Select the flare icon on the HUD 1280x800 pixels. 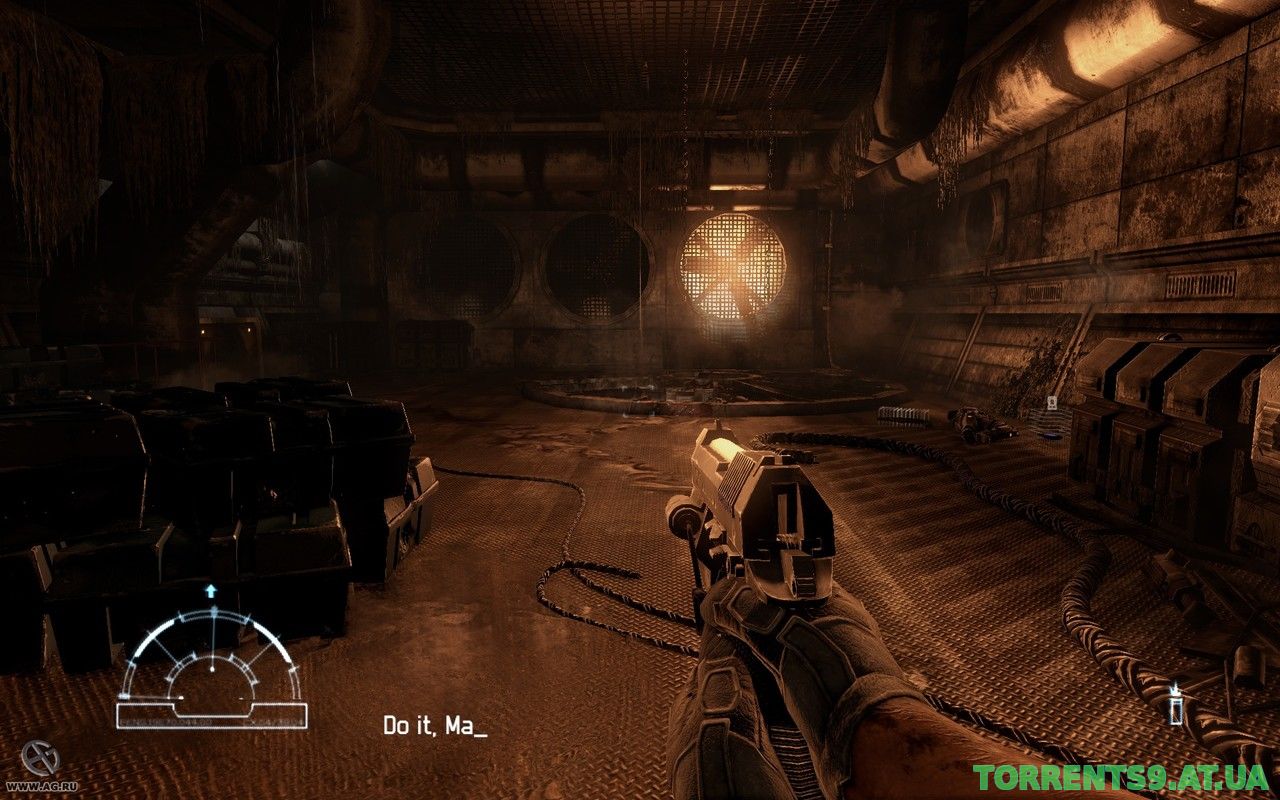[1176, 704]
